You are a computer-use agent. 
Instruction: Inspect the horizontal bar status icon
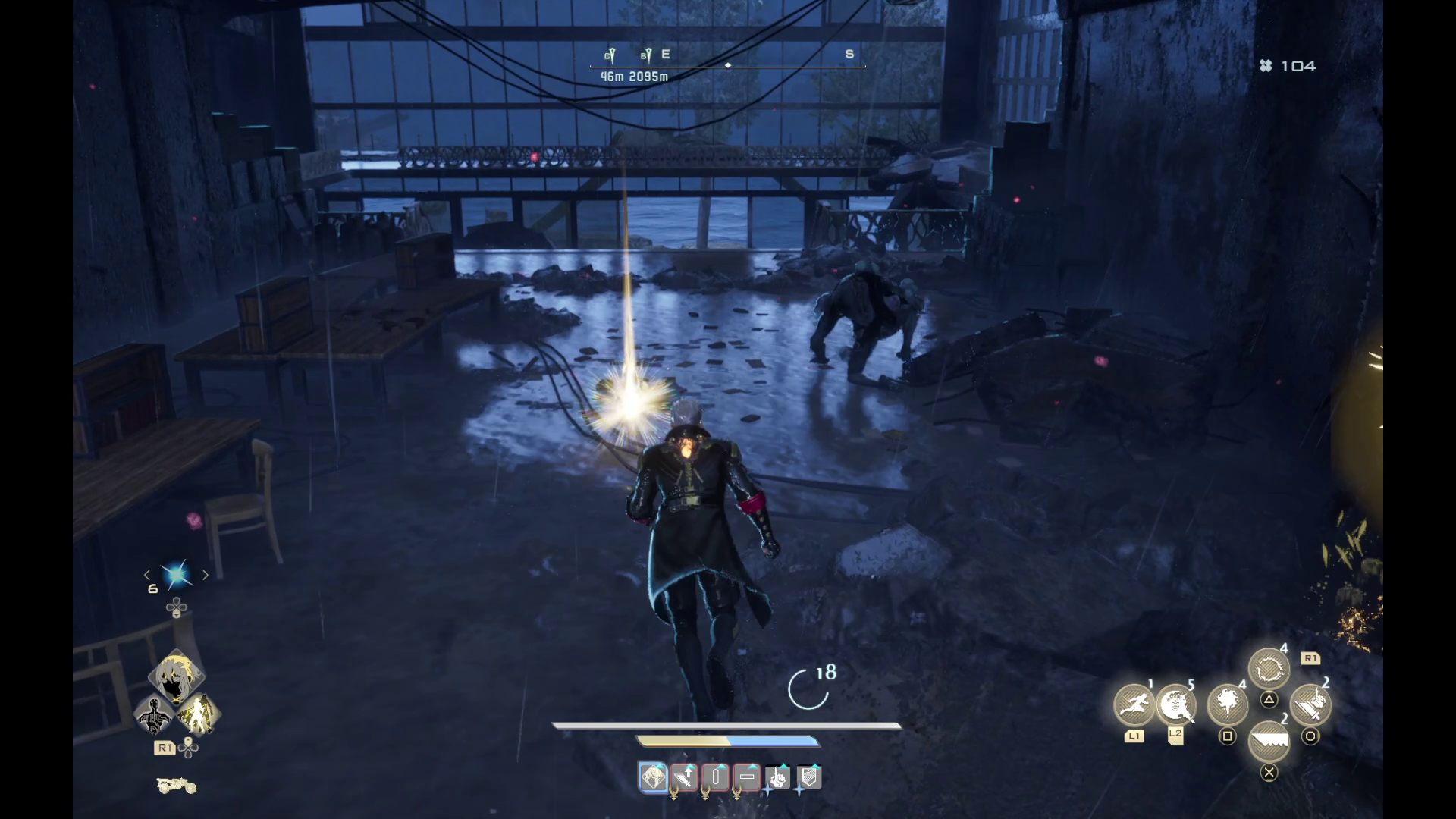coord(747,777)
